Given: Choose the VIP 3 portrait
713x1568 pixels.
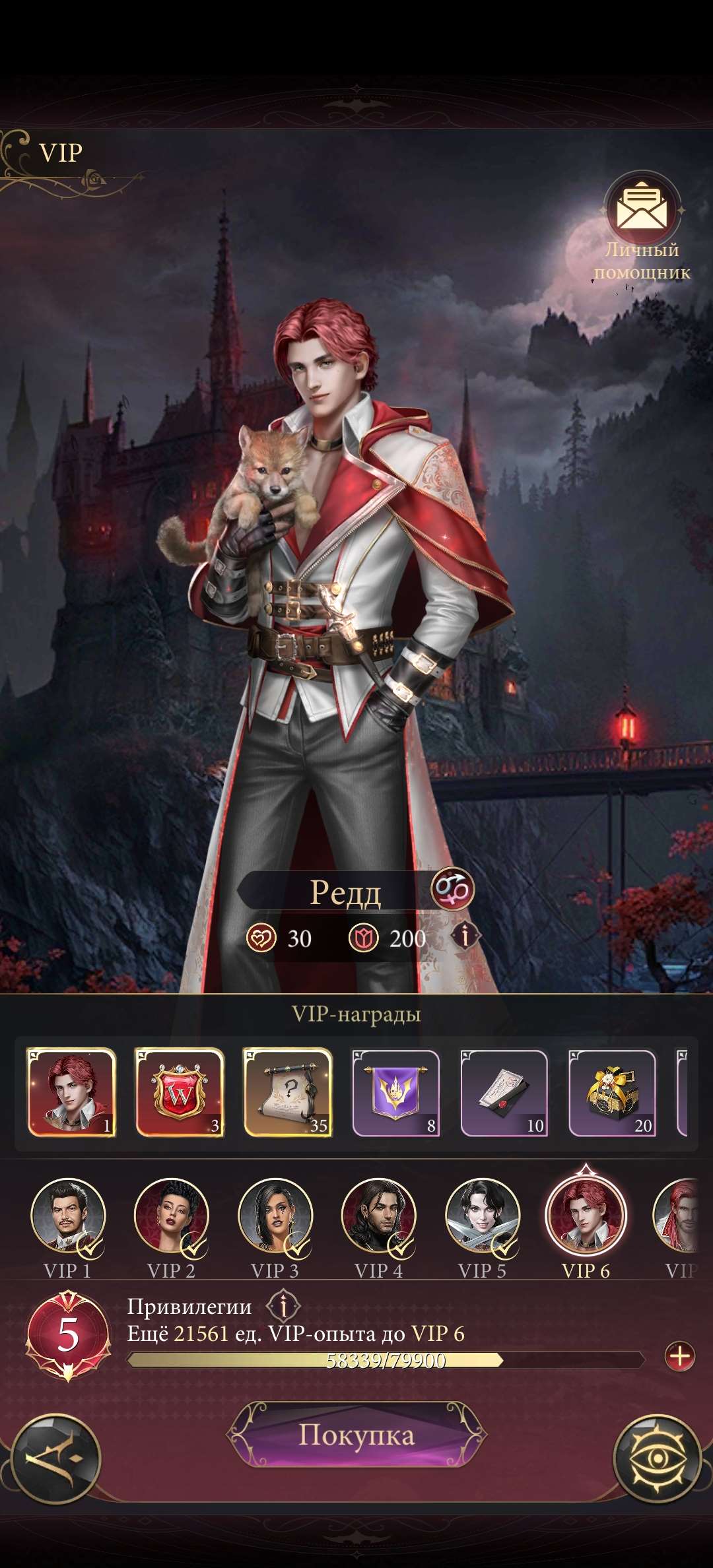Looking at the screenshot, I should click(275, 1216).
